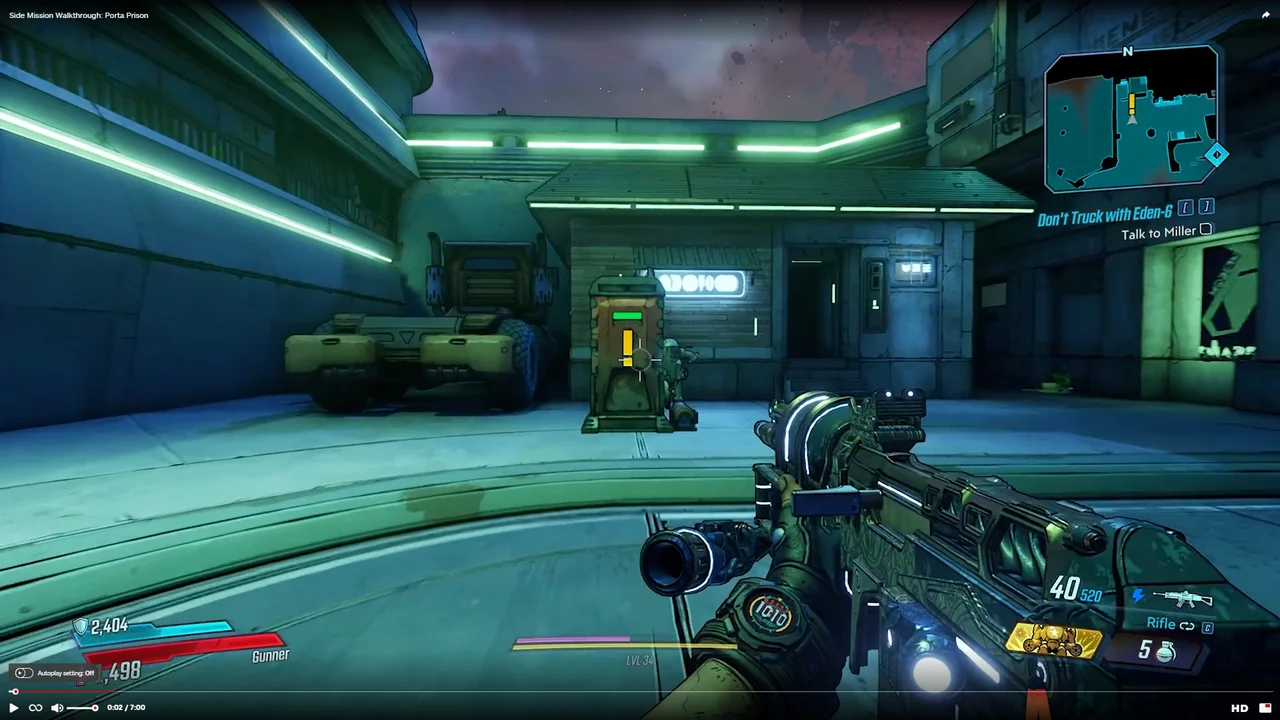Switch on the Autoplay setting toggle
Image resolution: width=1280 pixels, height=720 pixels.
click(x=24, y=673)
